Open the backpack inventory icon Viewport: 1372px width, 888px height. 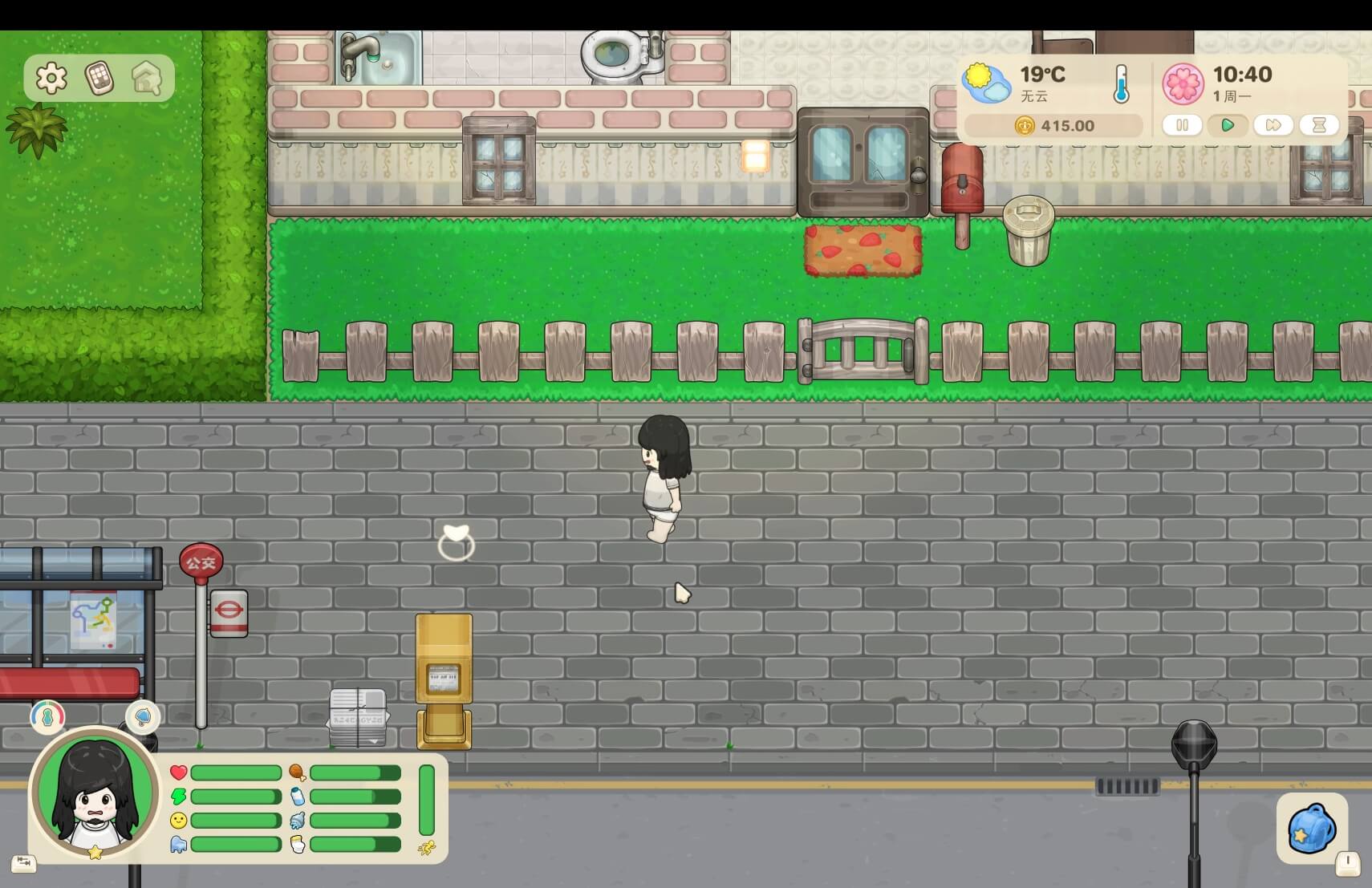[1313, 829]
